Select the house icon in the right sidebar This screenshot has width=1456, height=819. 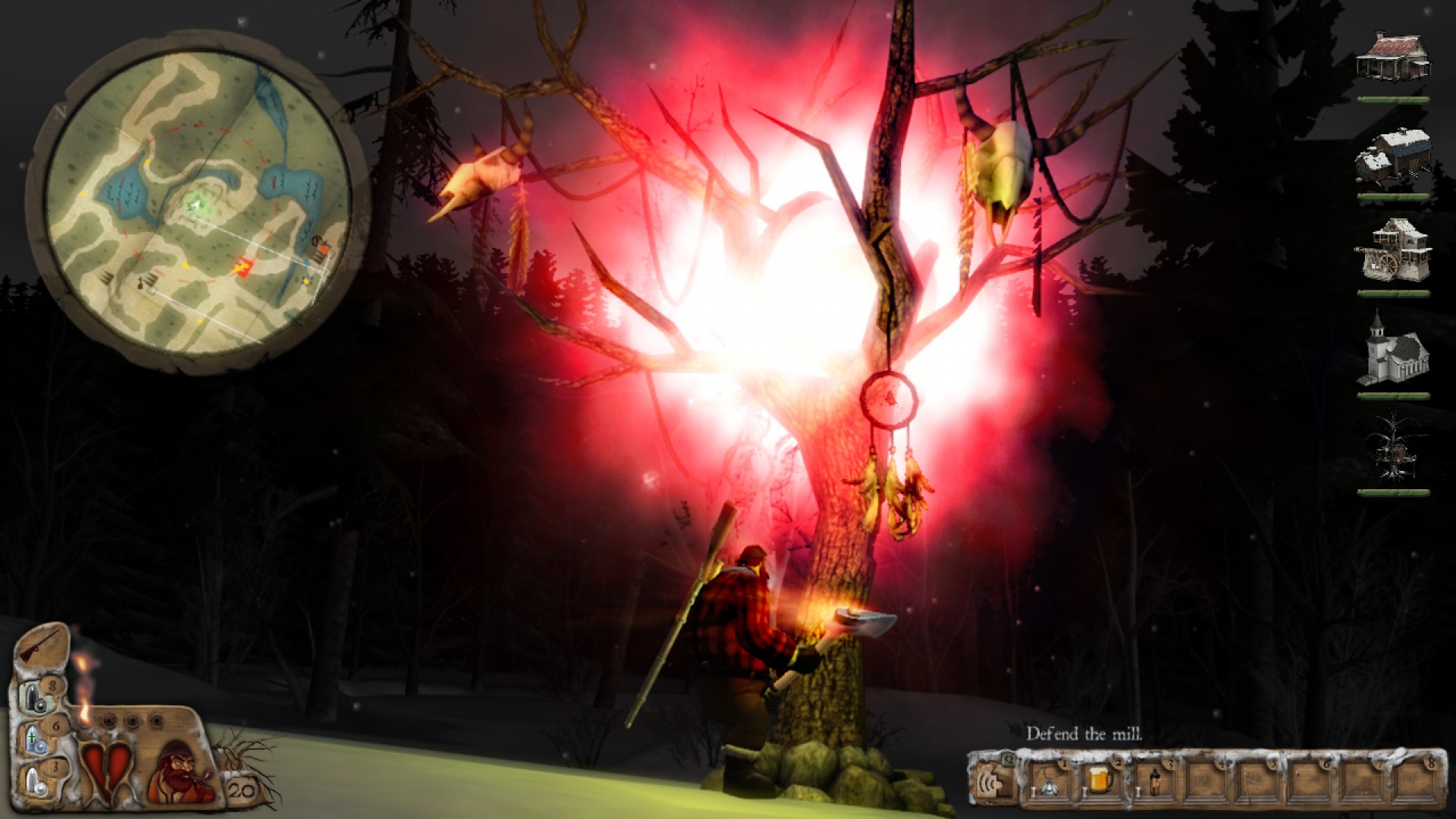pos(1394,57)
